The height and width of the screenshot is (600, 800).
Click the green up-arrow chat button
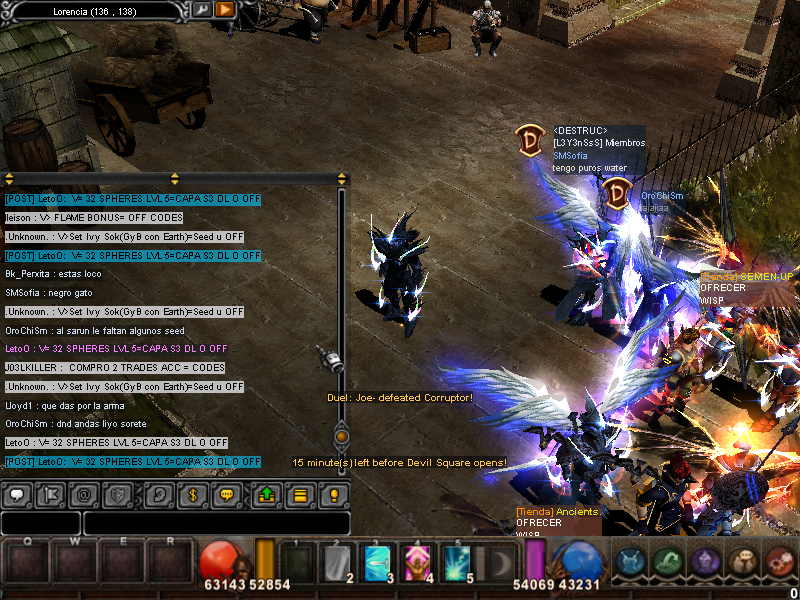click(266, 494)
